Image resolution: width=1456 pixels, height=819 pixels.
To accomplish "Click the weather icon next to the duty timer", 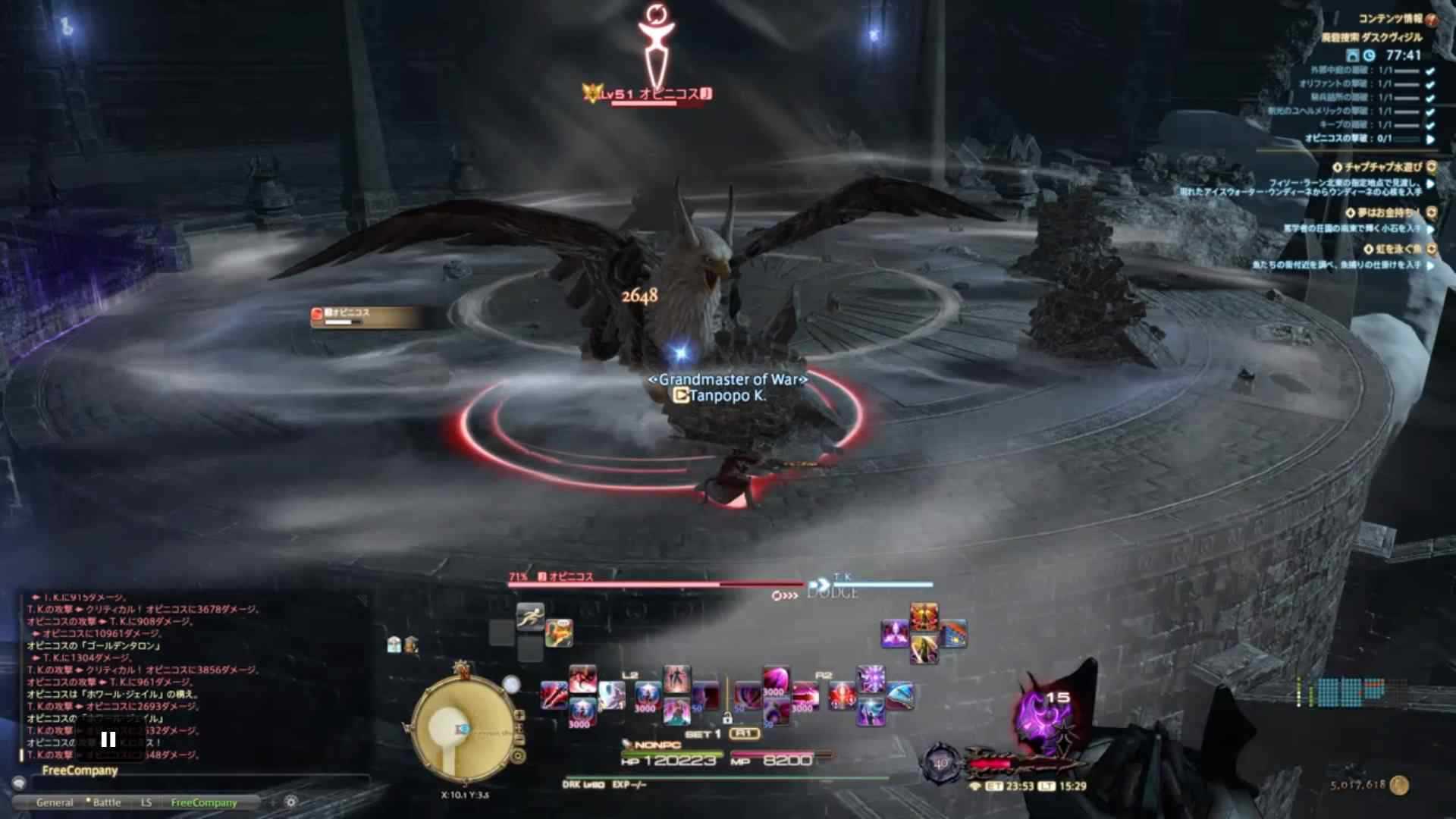I will [x=1354, y=55].
